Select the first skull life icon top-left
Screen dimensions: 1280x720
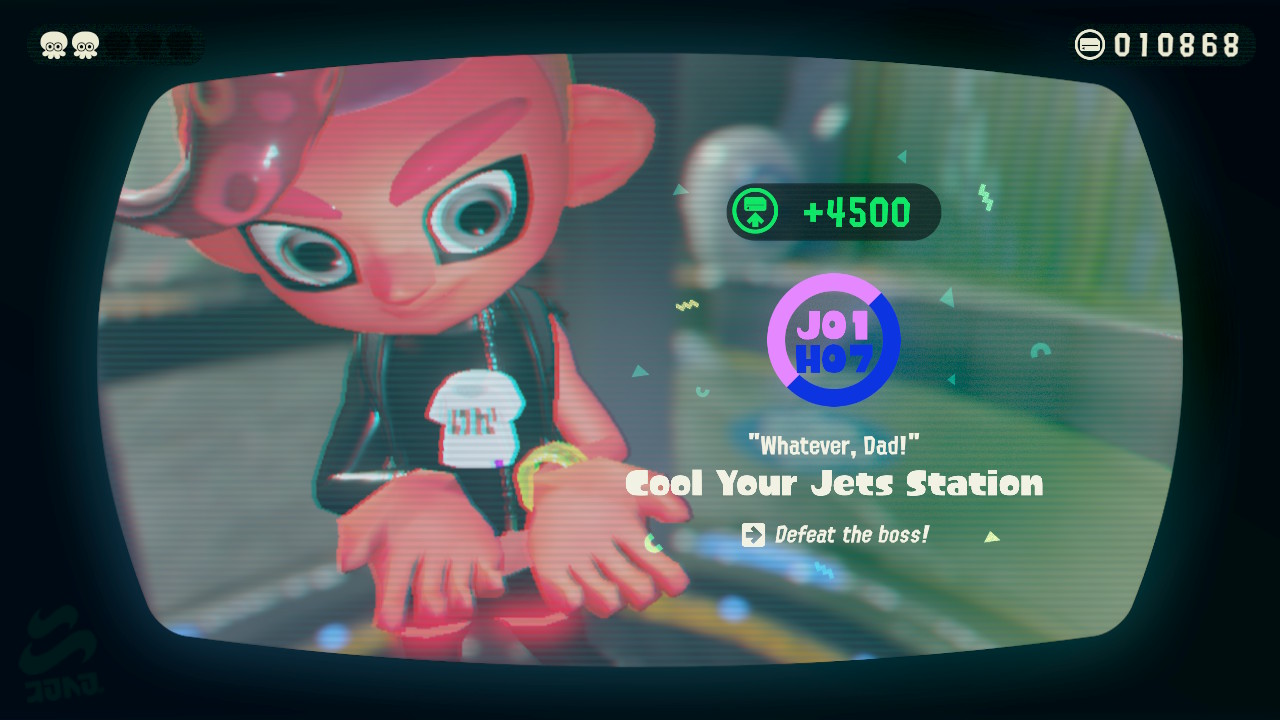[52, 44]
